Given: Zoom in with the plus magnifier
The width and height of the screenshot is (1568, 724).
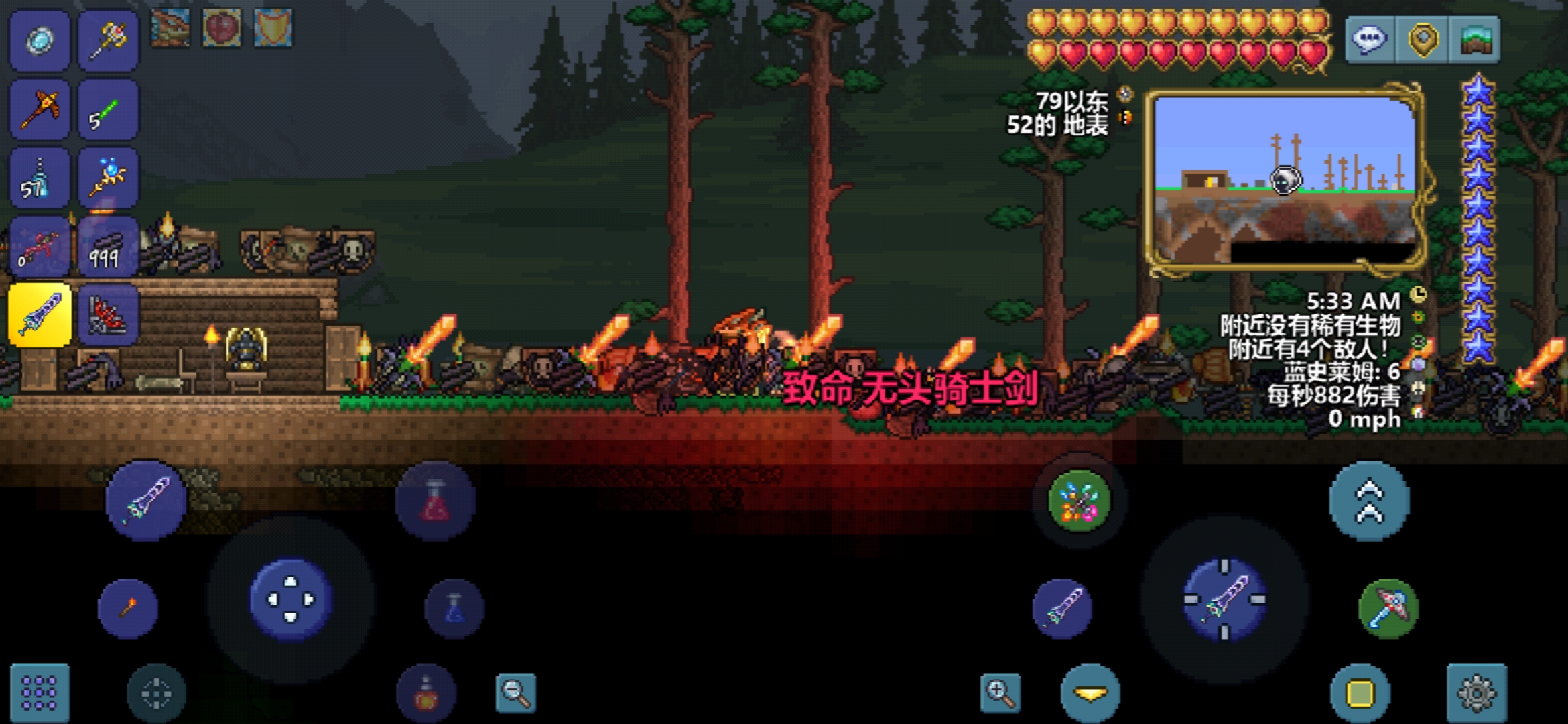Looking at the screenshot, I should pos(1000,692).
